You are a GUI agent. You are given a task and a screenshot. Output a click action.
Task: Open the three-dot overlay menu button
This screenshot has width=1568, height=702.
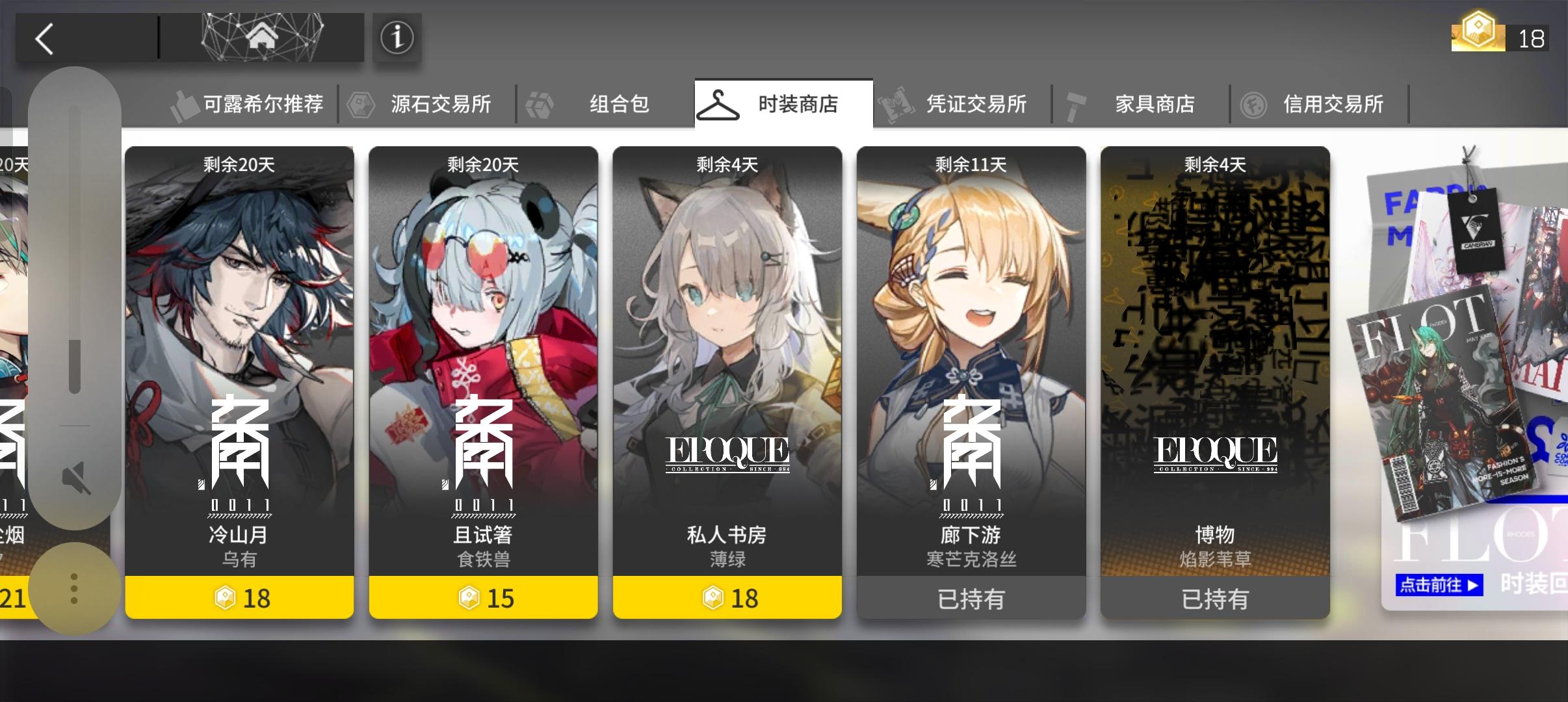75,587
